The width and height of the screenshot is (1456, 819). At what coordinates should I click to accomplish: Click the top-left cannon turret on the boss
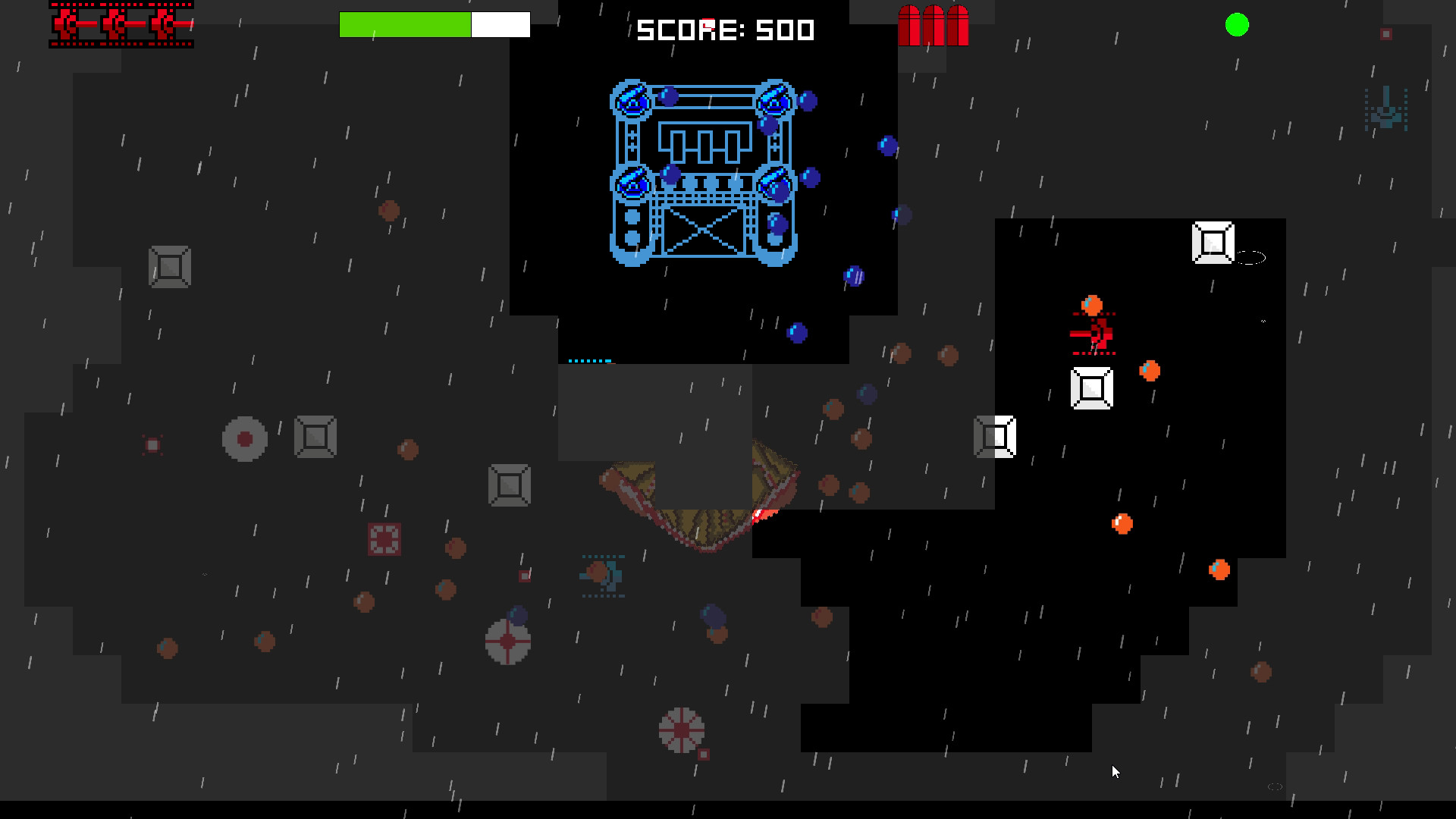click(x=632, y=99)
